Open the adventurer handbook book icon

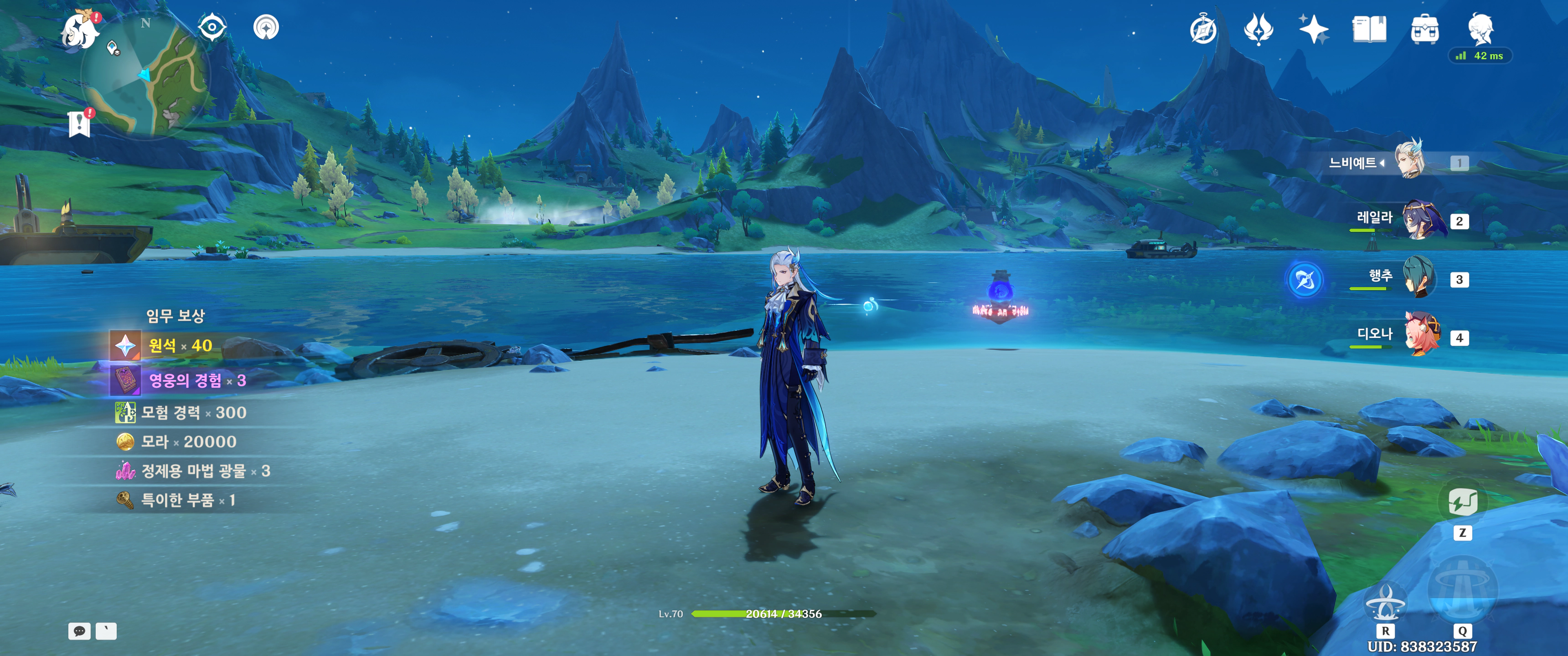(x=1369, y=29)
